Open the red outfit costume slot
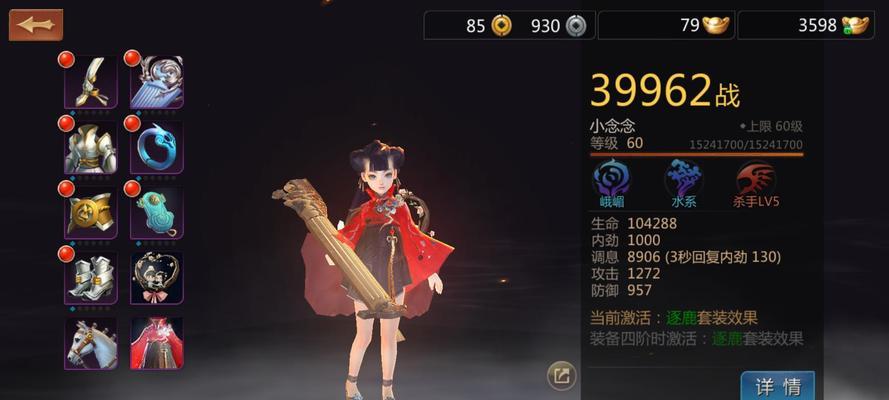The image size is (889, 400). (157, 343)
